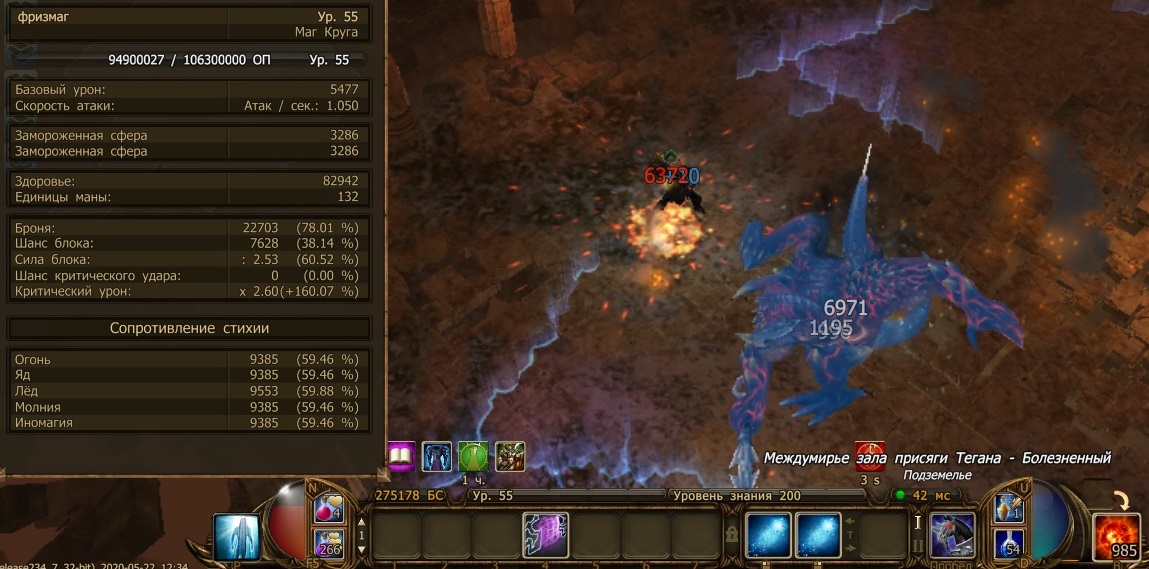
Task: Select the purple rune skill in the hotbar
Action: (x=545, y=535)
